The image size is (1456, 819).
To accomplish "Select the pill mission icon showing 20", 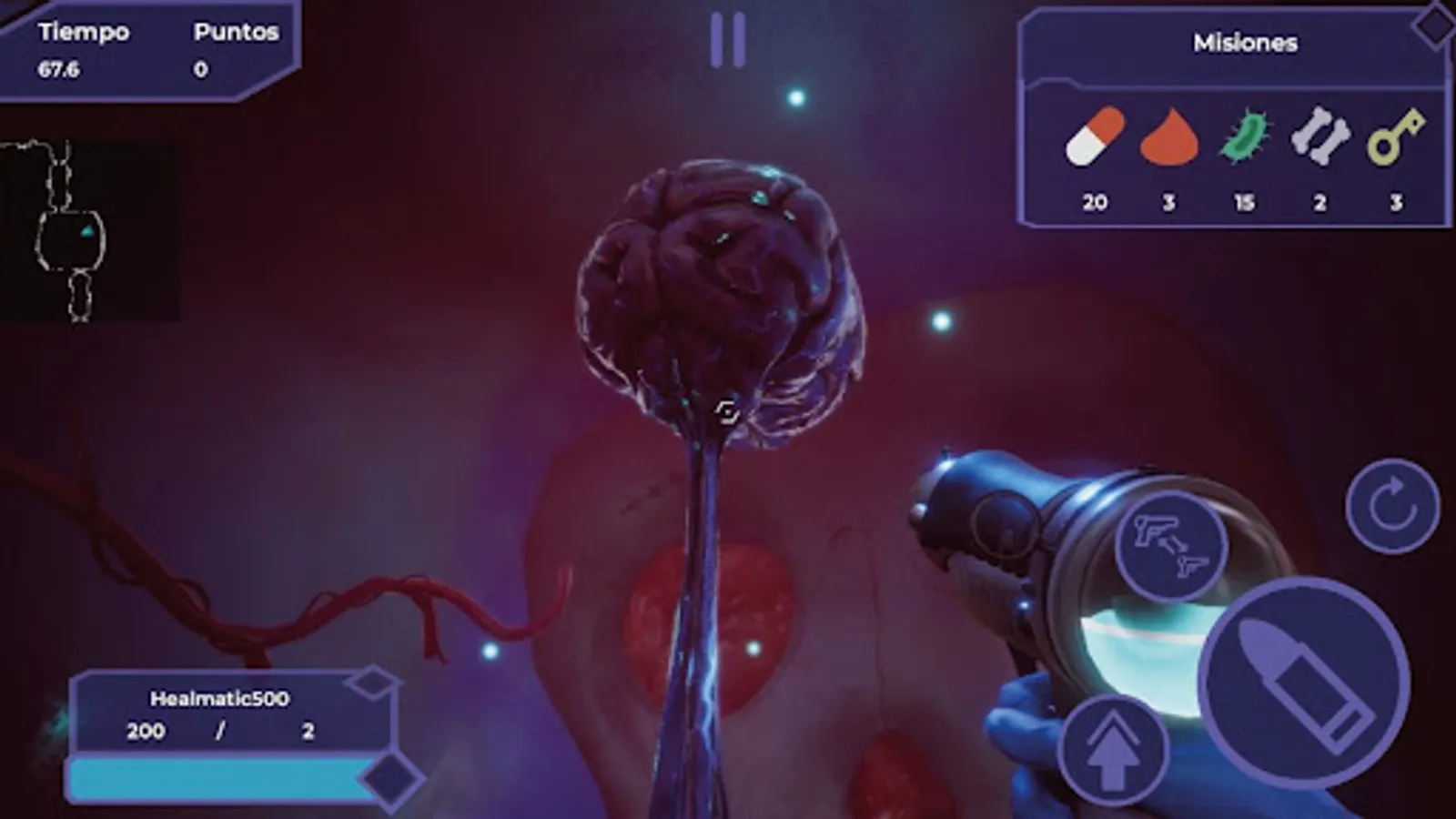I will point(1094,138).
